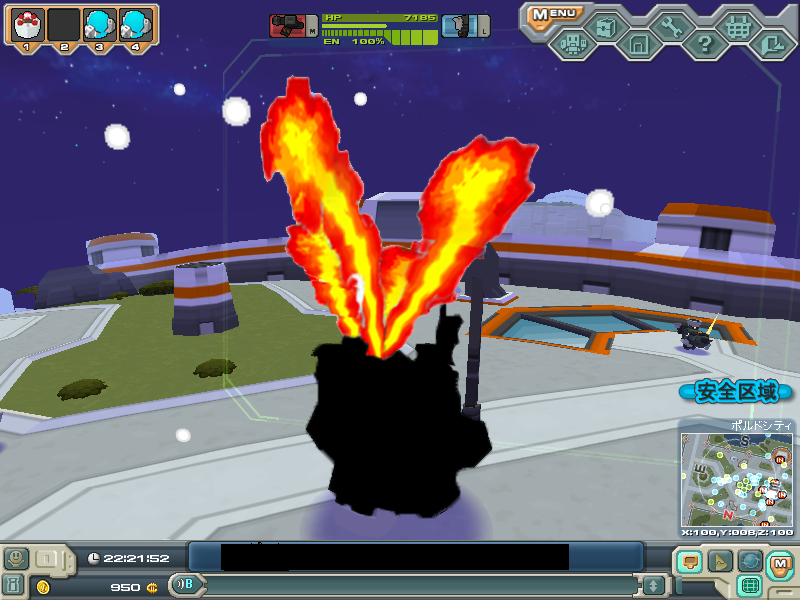Image resolution: width=800 pixels, height=600 pixels.
Task: Select the first robot slot with red-white icon
Action: tap(27, 23)
